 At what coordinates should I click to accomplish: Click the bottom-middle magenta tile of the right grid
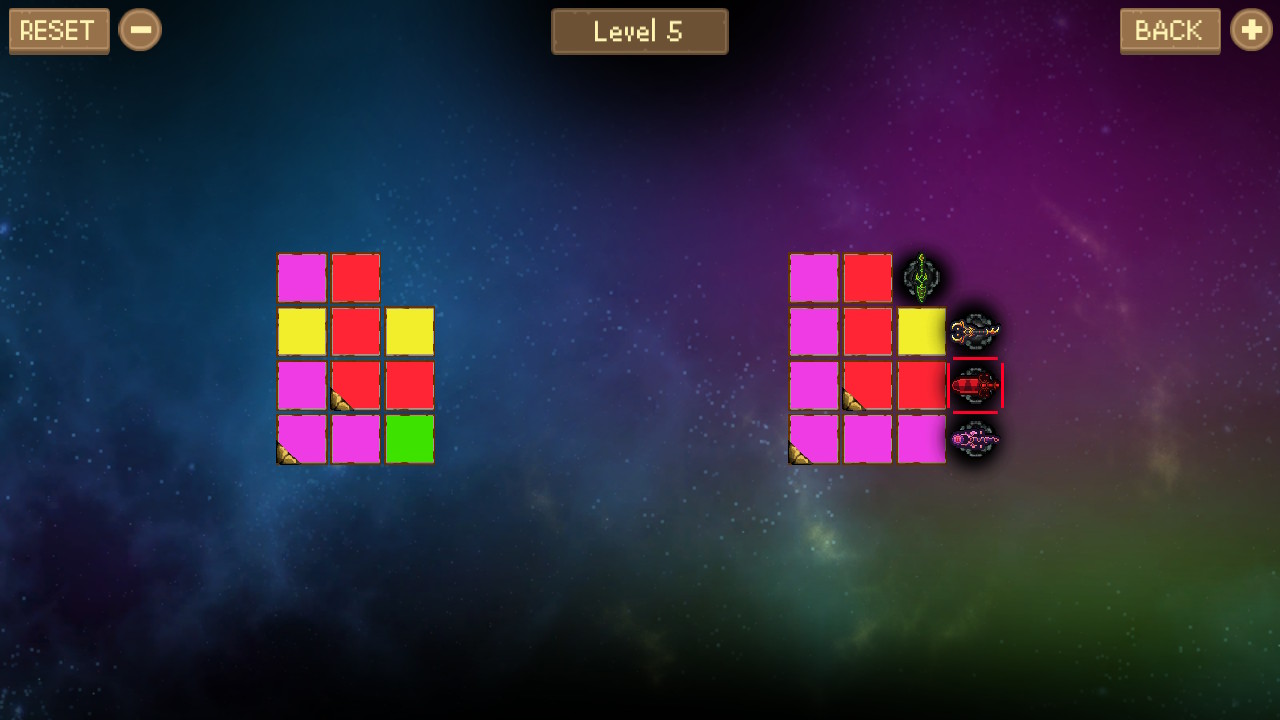[868, 441]
